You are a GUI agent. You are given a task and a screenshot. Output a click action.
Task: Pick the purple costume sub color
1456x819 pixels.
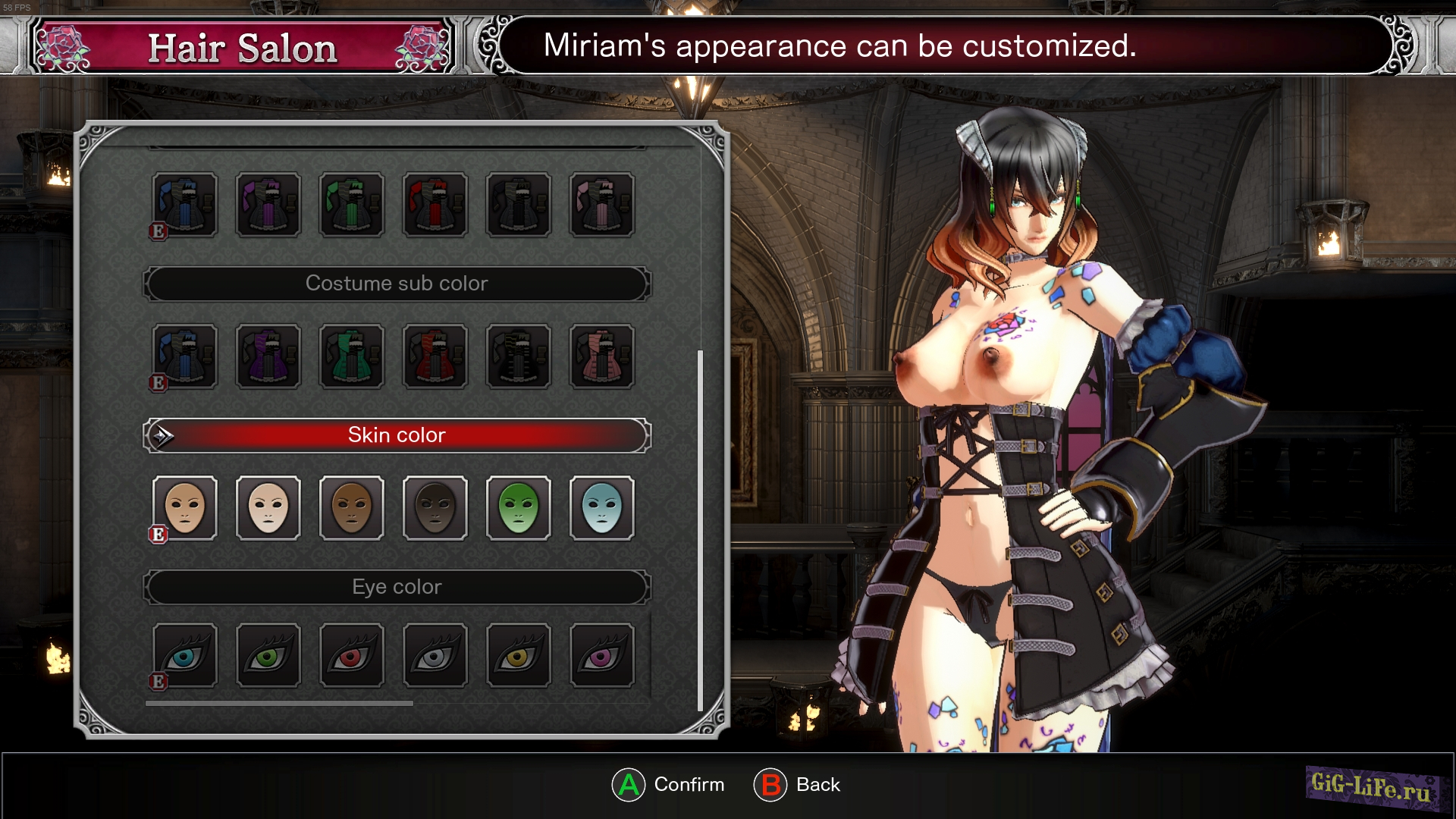(x=268, y=356)
